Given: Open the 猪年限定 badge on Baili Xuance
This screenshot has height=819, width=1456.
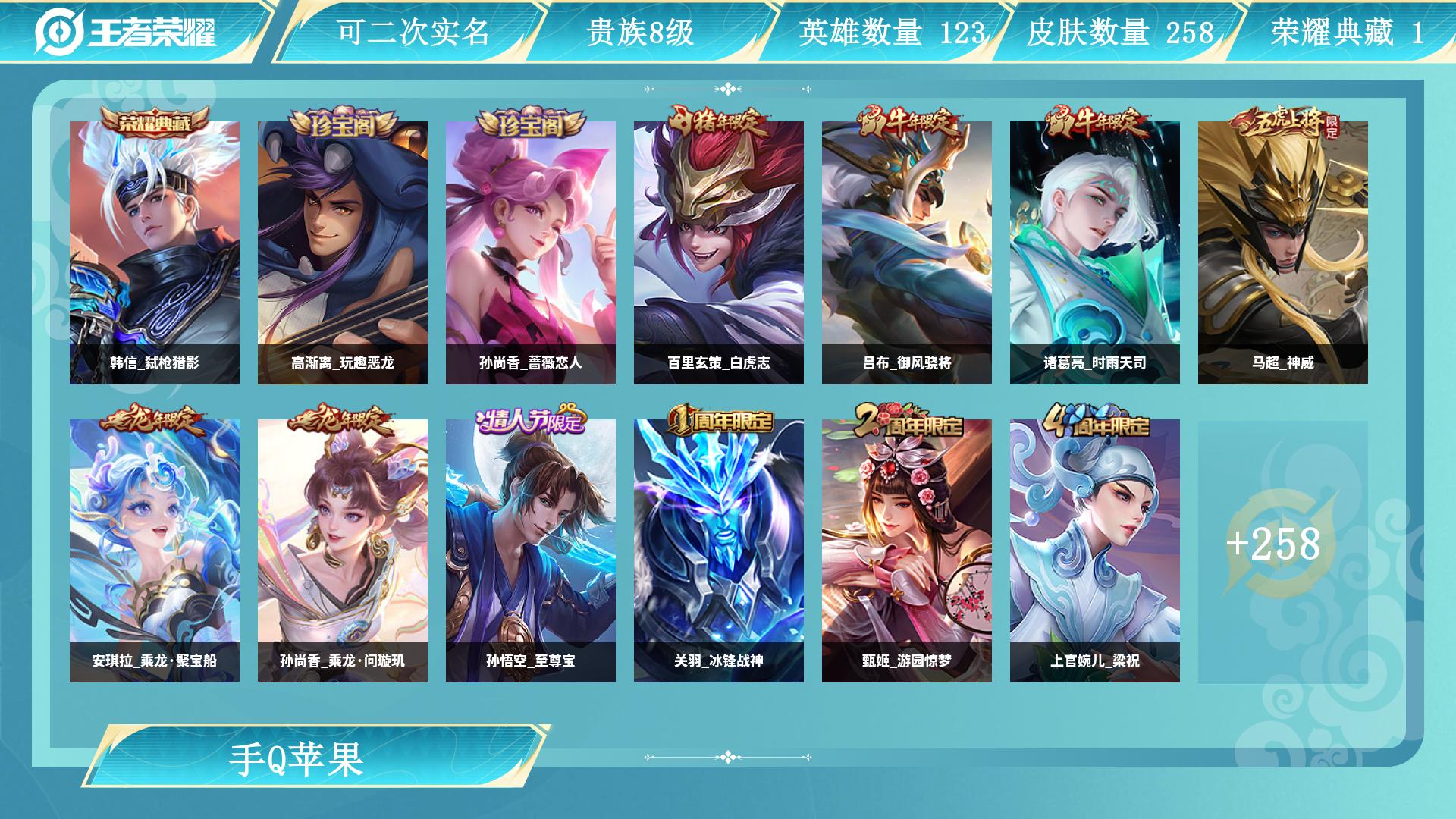Looking at the screenshot, I should click(719, 124).
